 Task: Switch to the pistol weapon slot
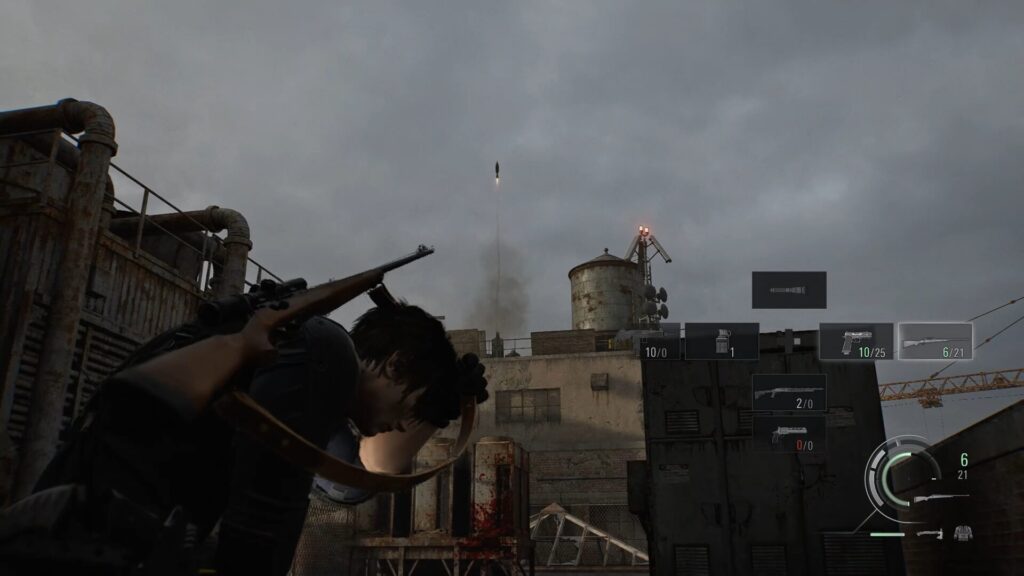(856, 341)
